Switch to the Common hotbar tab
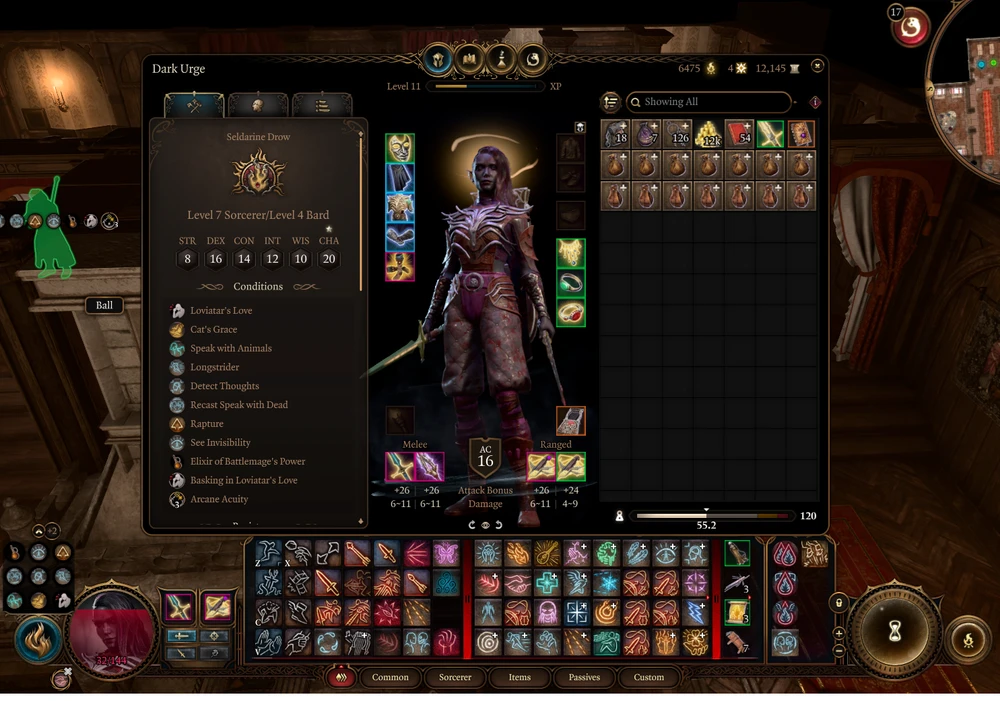 [x=390, y=677]
